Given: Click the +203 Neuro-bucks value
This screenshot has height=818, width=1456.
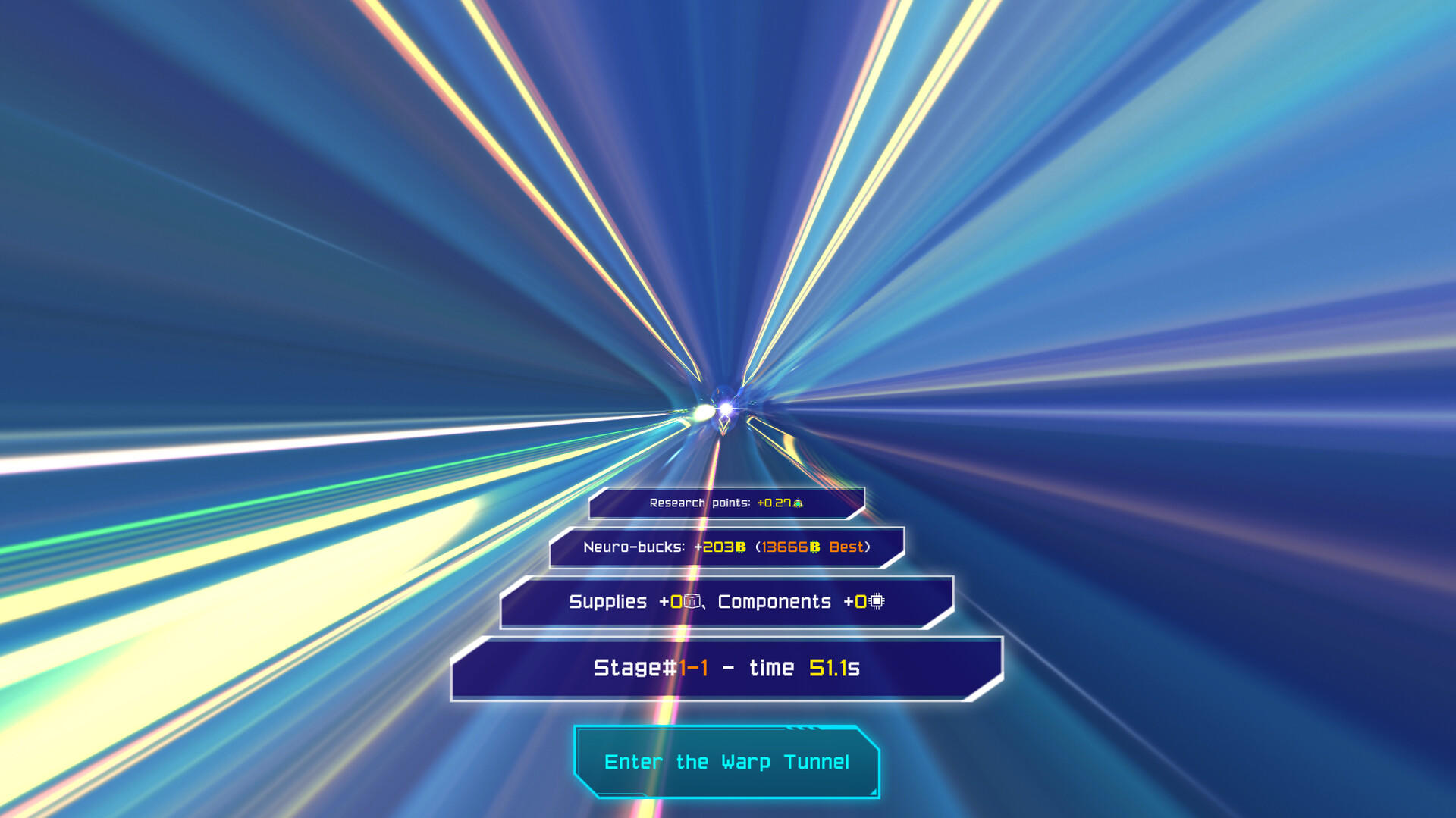Looking at the screenshot, I should click(718, 547).
